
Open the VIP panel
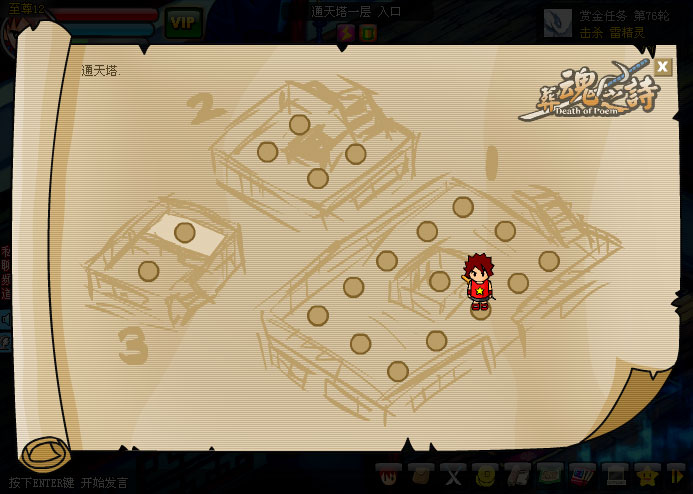(x=183, y=21)
